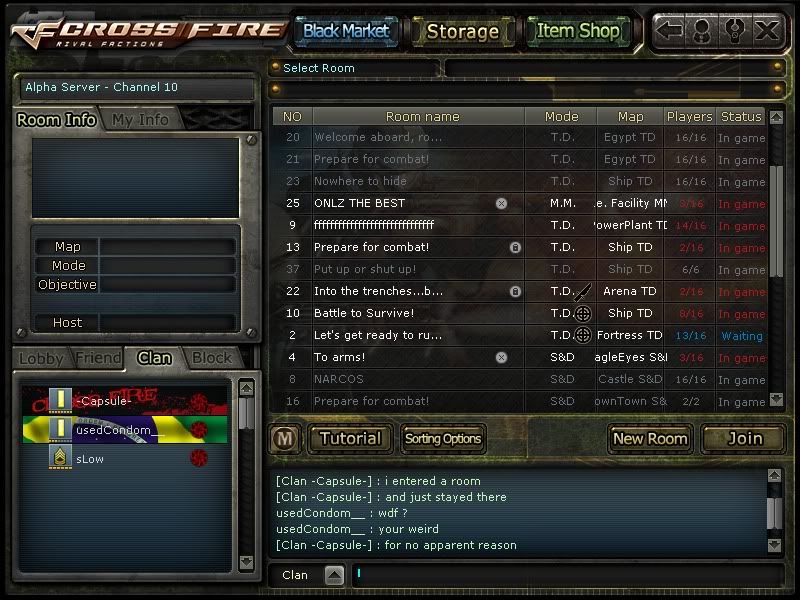This screenshot has width=800, height=600.
Task: Join the selected room
Action: click(744, 438)
